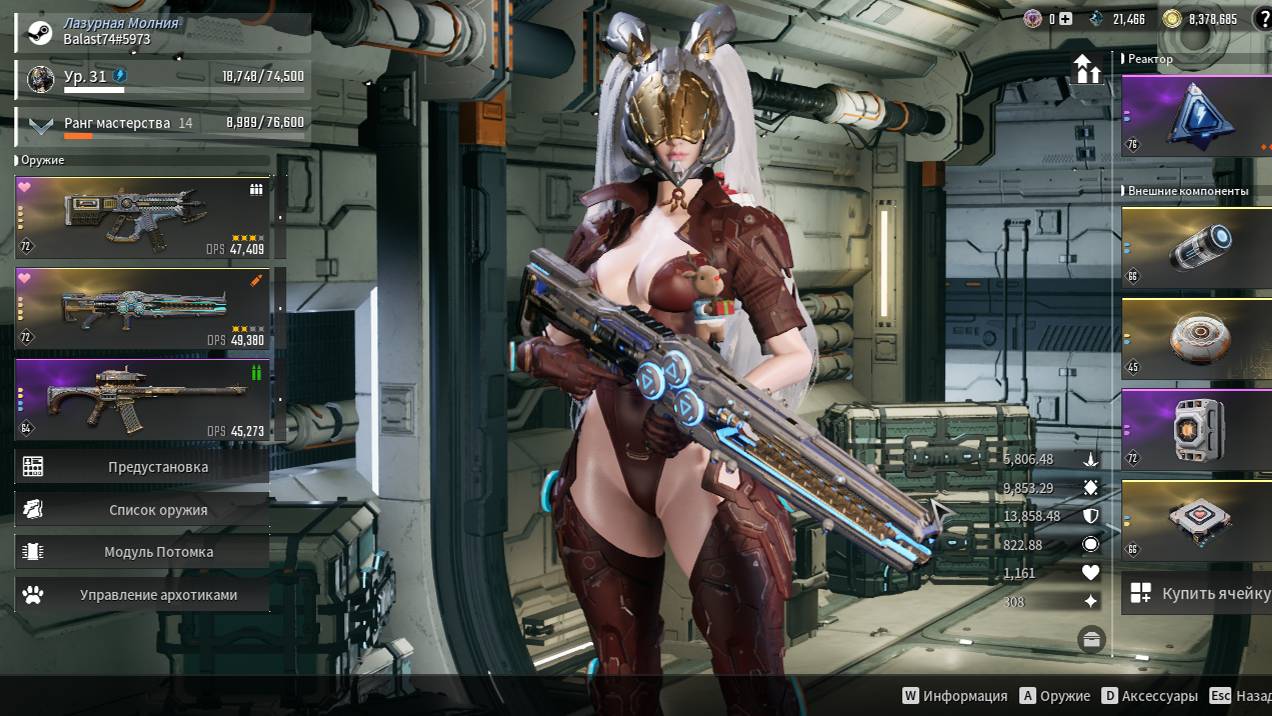The height and width of the screenshot is (716, 1272).
Task: Add premium currency with the plus icon
Action: pyautogui.click(x=1066, y=19)
